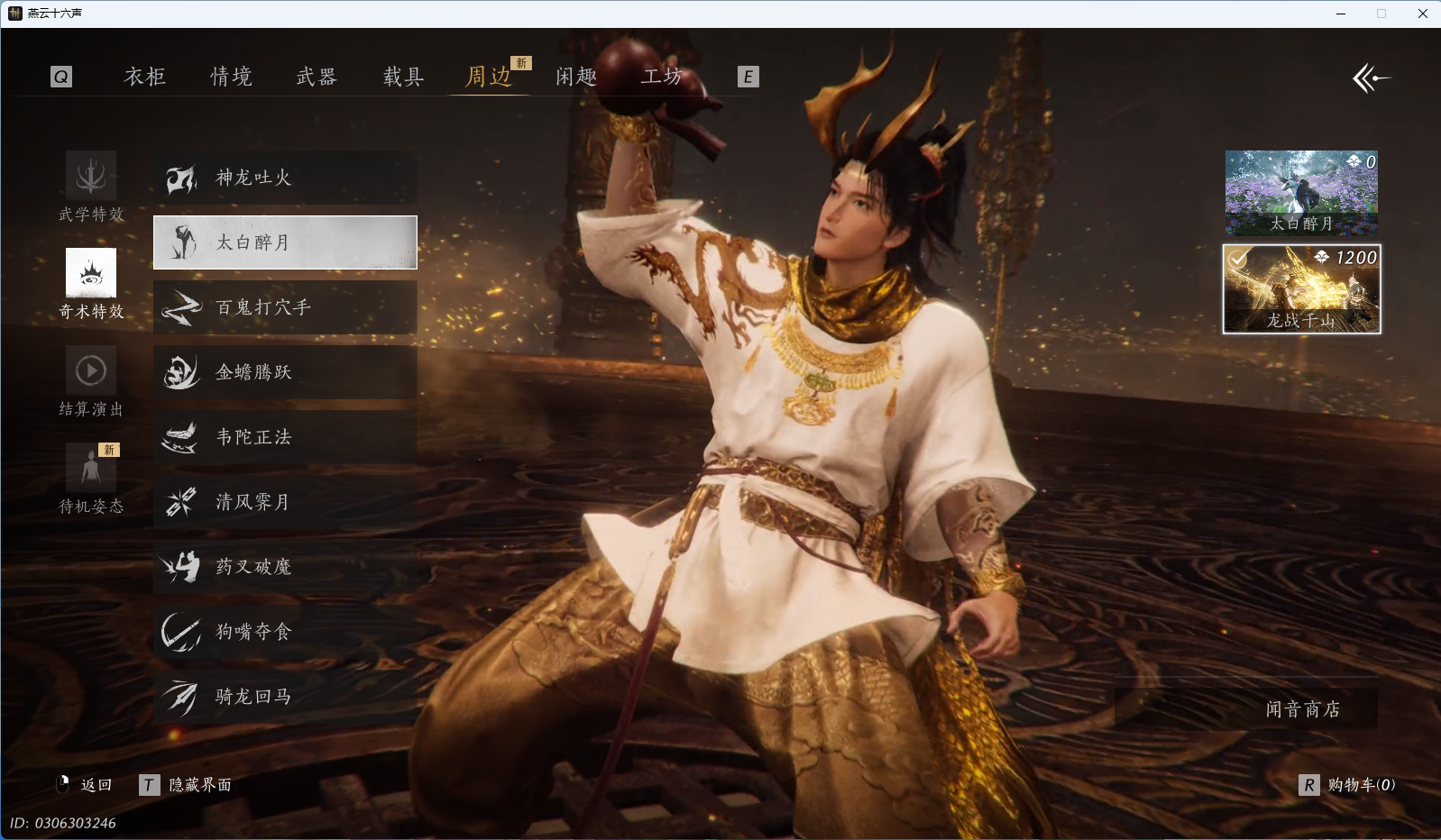
Task: Choose 药叉破魔 from the list
Action: coord(285,567)
